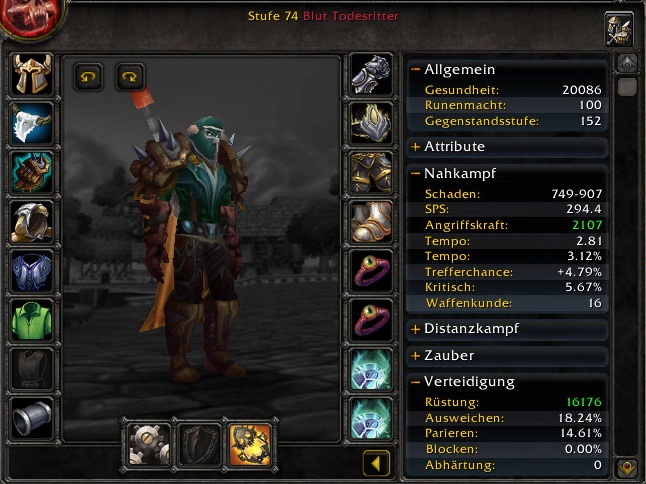Image resolution: width=646 pixels, height=484 pixels.
Task: Click the silver bracer wrist slot
Action: click(x=32, y=418)
